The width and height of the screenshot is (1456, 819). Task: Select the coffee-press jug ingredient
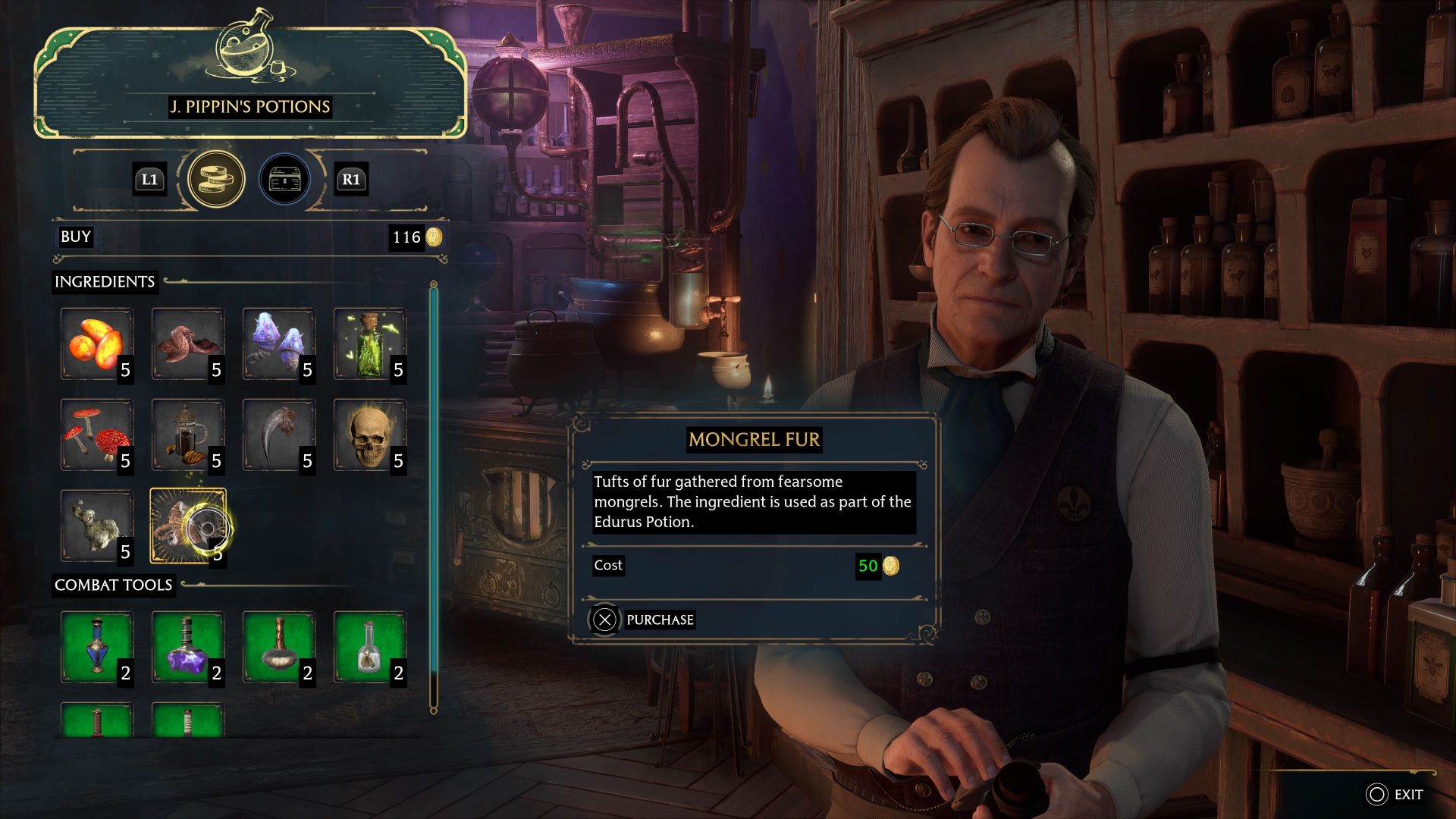coord(187,432)
